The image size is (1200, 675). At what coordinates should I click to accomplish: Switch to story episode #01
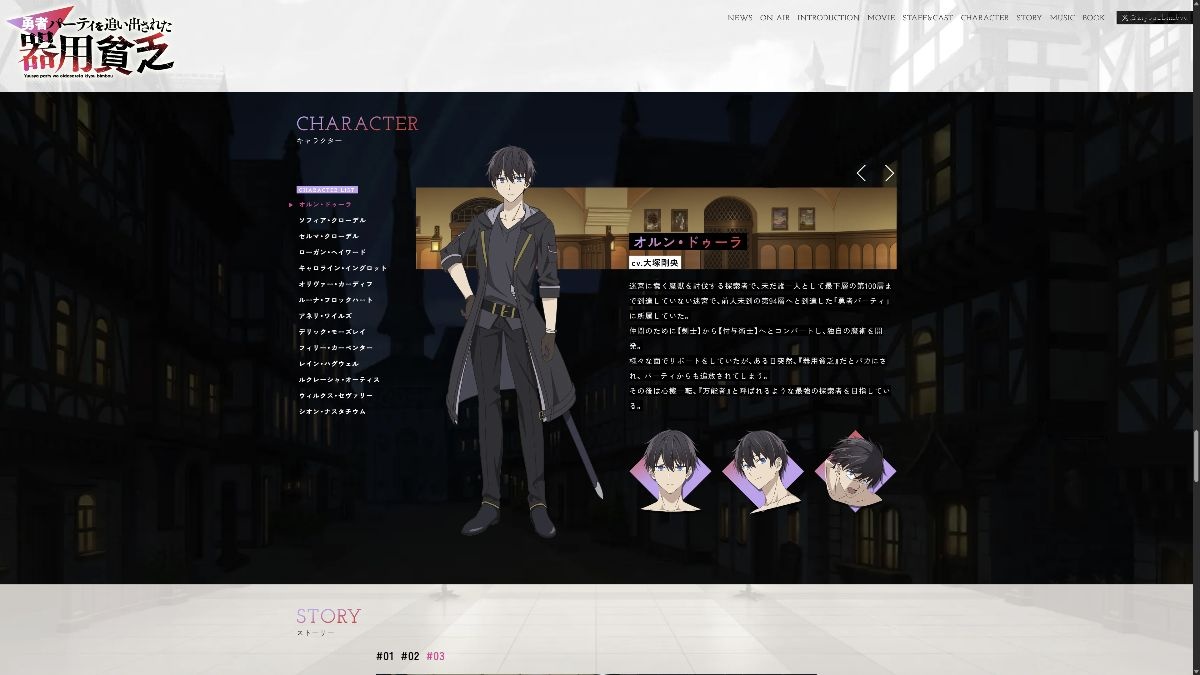pyautogui.click(x=385, y=657)
